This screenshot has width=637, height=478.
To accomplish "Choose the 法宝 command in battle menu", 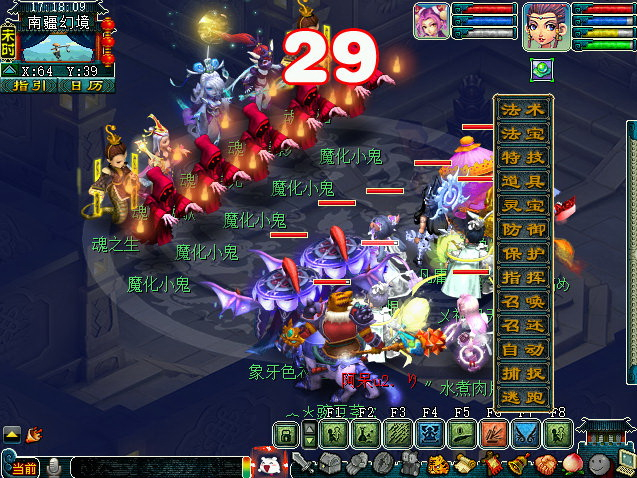I will pos(522,135).
